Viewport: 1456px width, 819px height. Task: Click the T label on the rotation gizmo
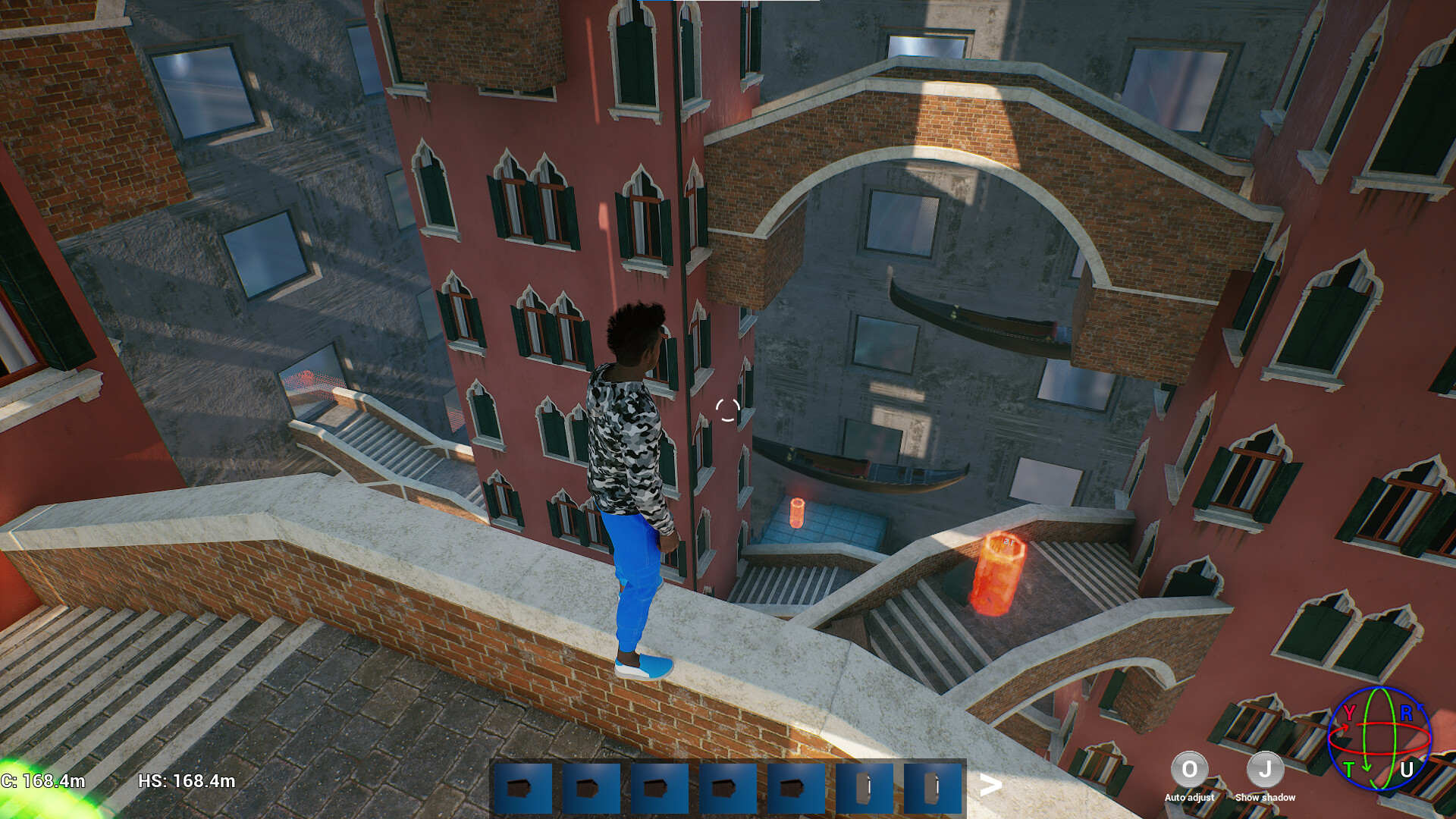pos(1351,768)
